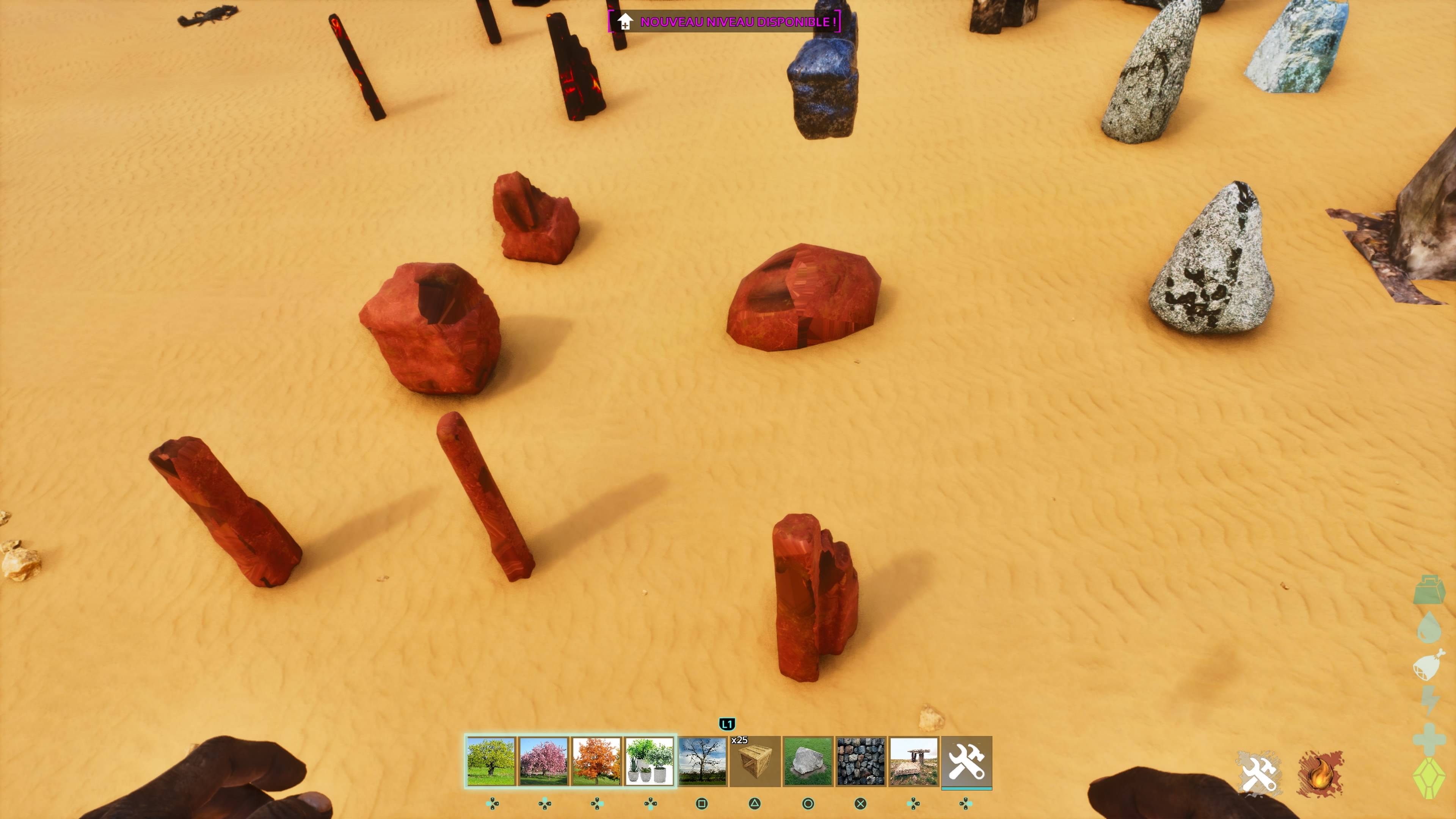Viewport: 1456px width, 819px height.
Task: Select the orange autumn tree slot
Action: (x=596, y=761)
